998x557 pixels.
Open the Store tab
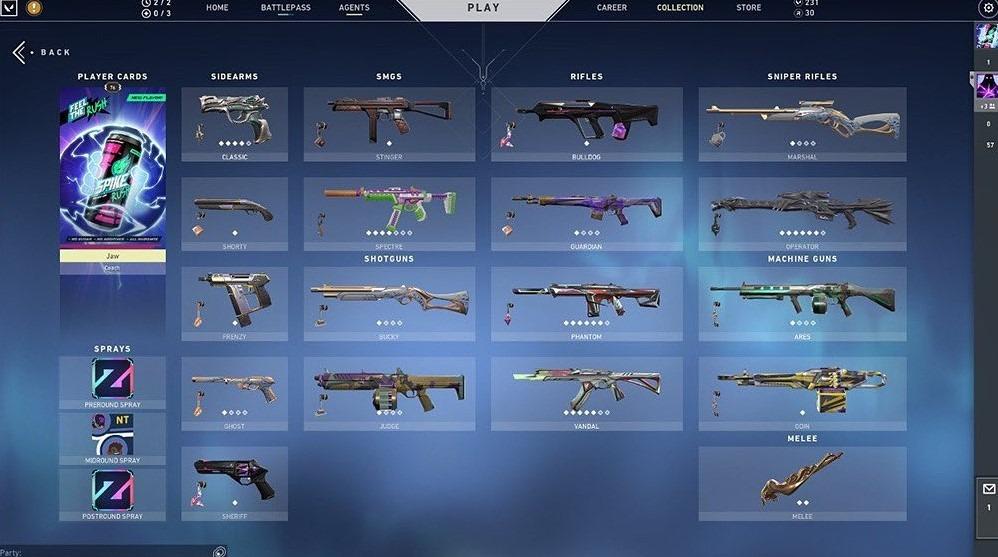[748, 8]
